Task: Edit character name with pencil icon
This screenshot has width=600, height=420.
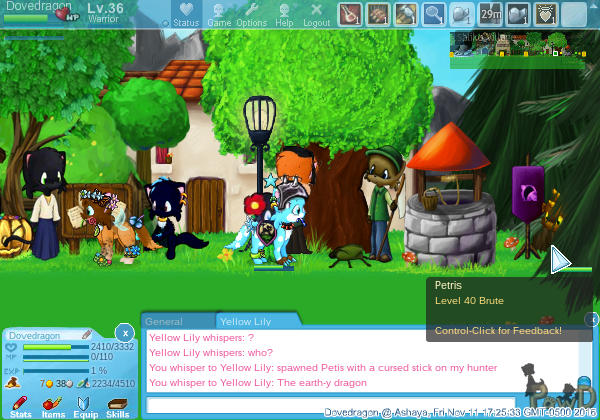Action: point(86,334)
